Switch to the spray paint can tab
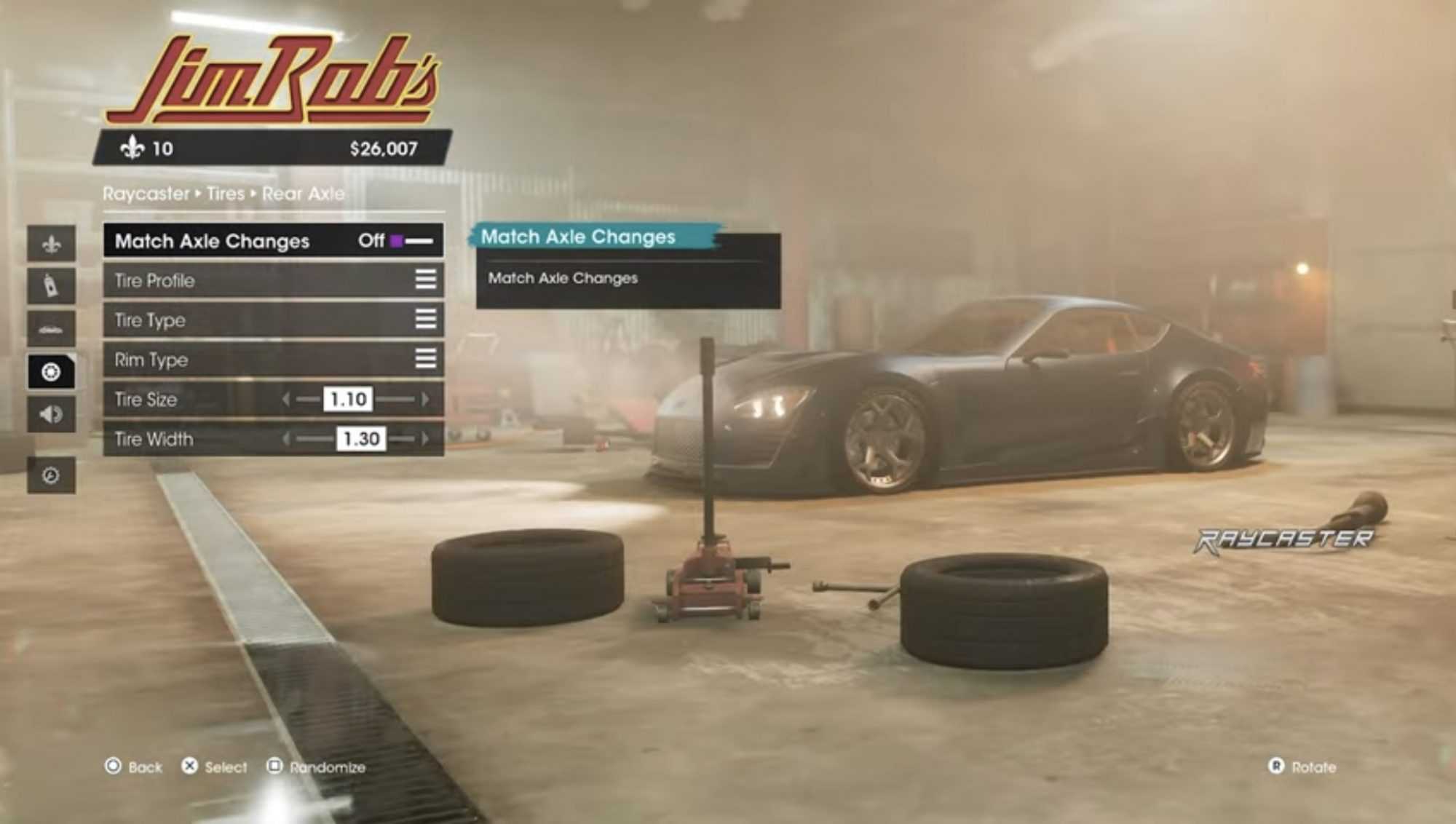1456x824 pixels. click(51, 285)
